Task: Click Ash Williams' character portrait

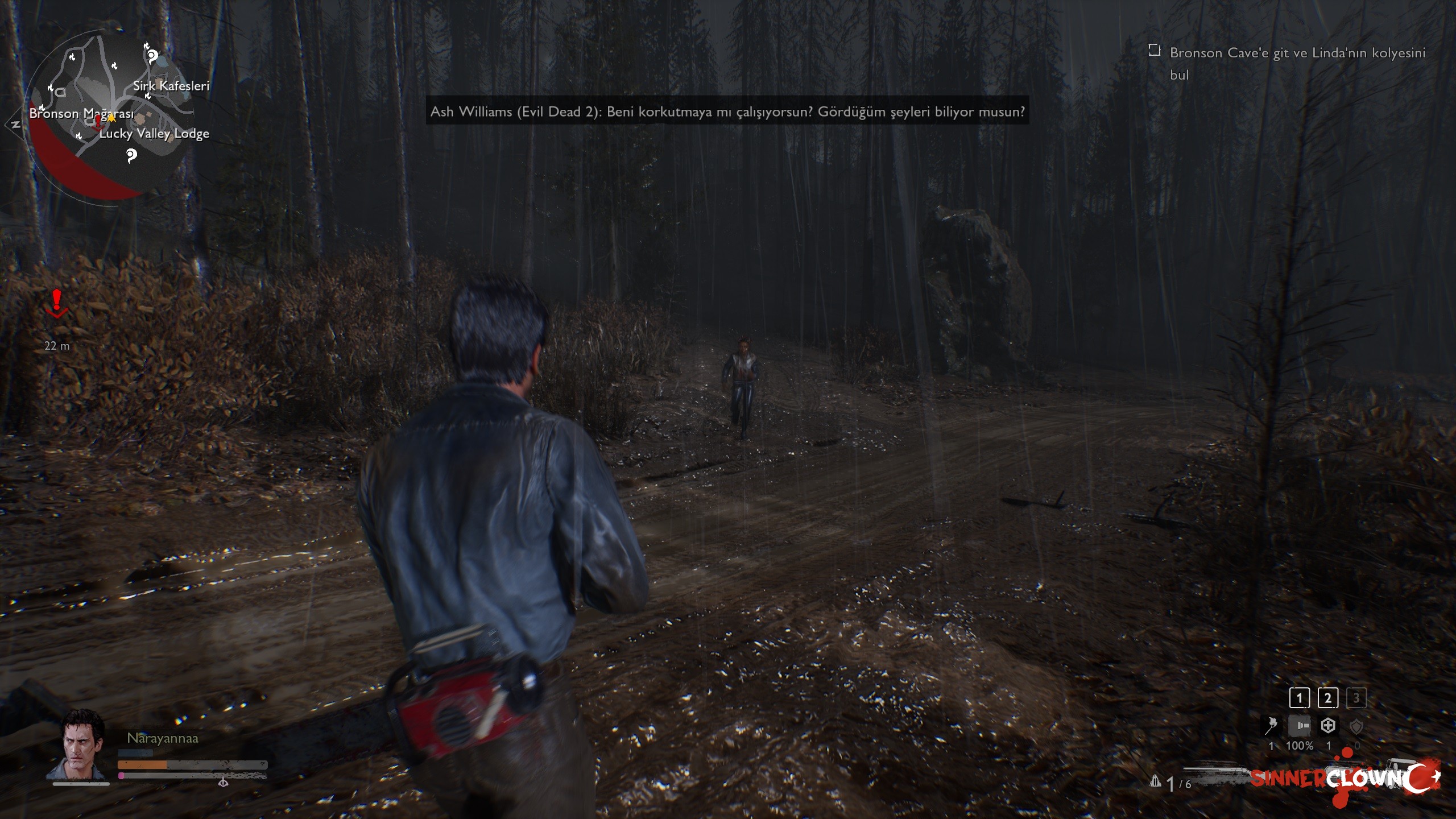Action: coord(81,745)
